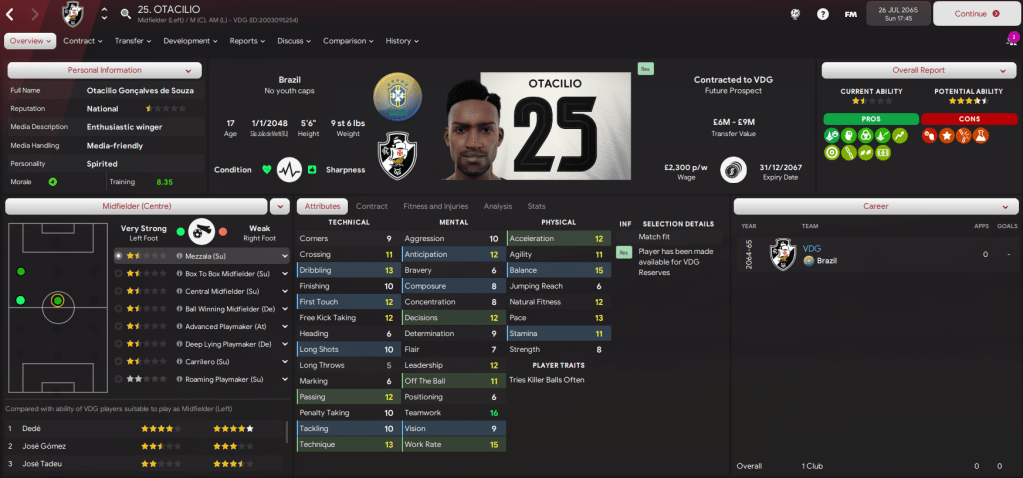Open the Personal Information panel
The image size is (1023, 478).
click(105, 70)
